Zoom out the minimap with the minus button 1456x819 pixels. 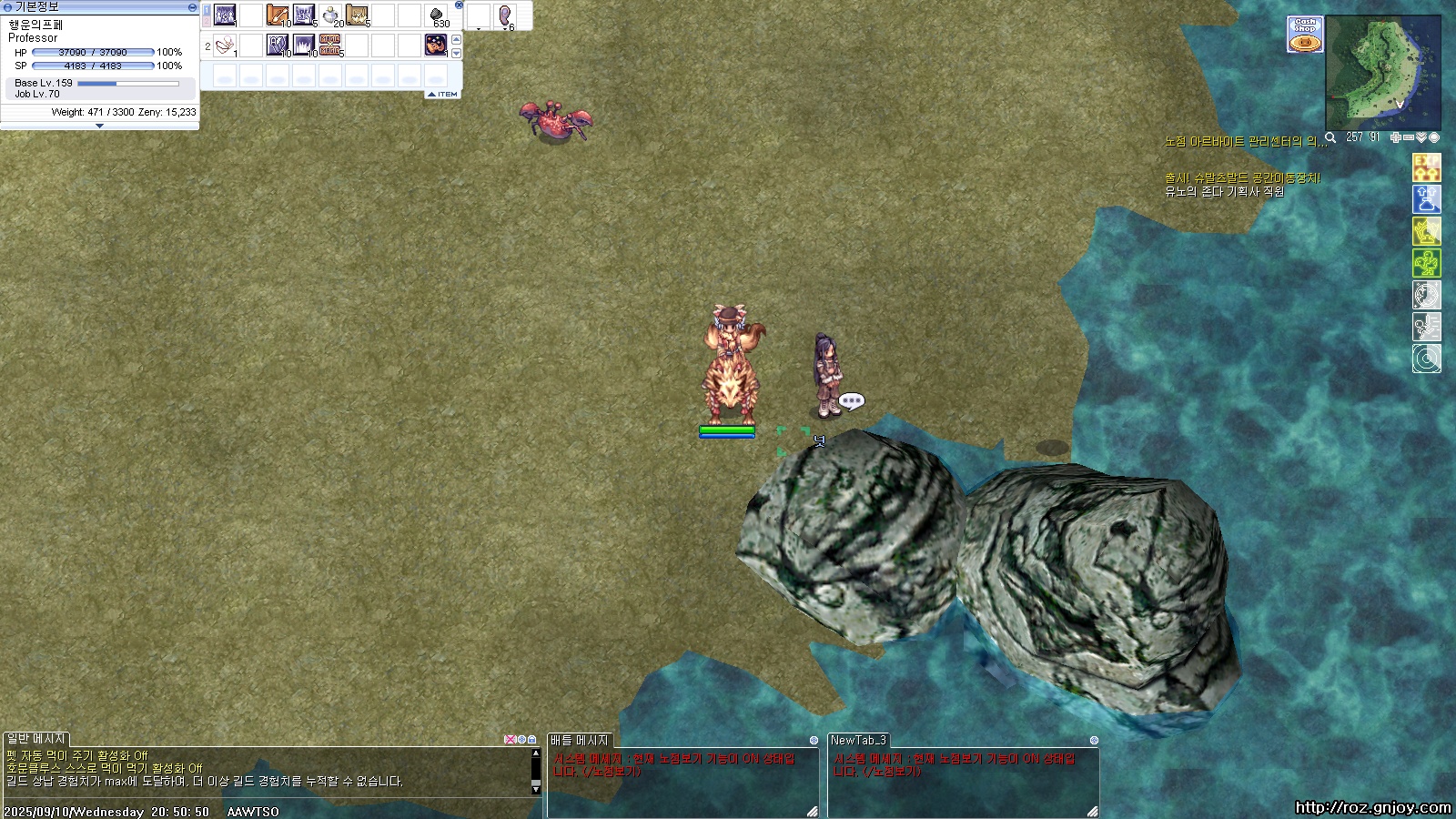(x=1409, y=137)
